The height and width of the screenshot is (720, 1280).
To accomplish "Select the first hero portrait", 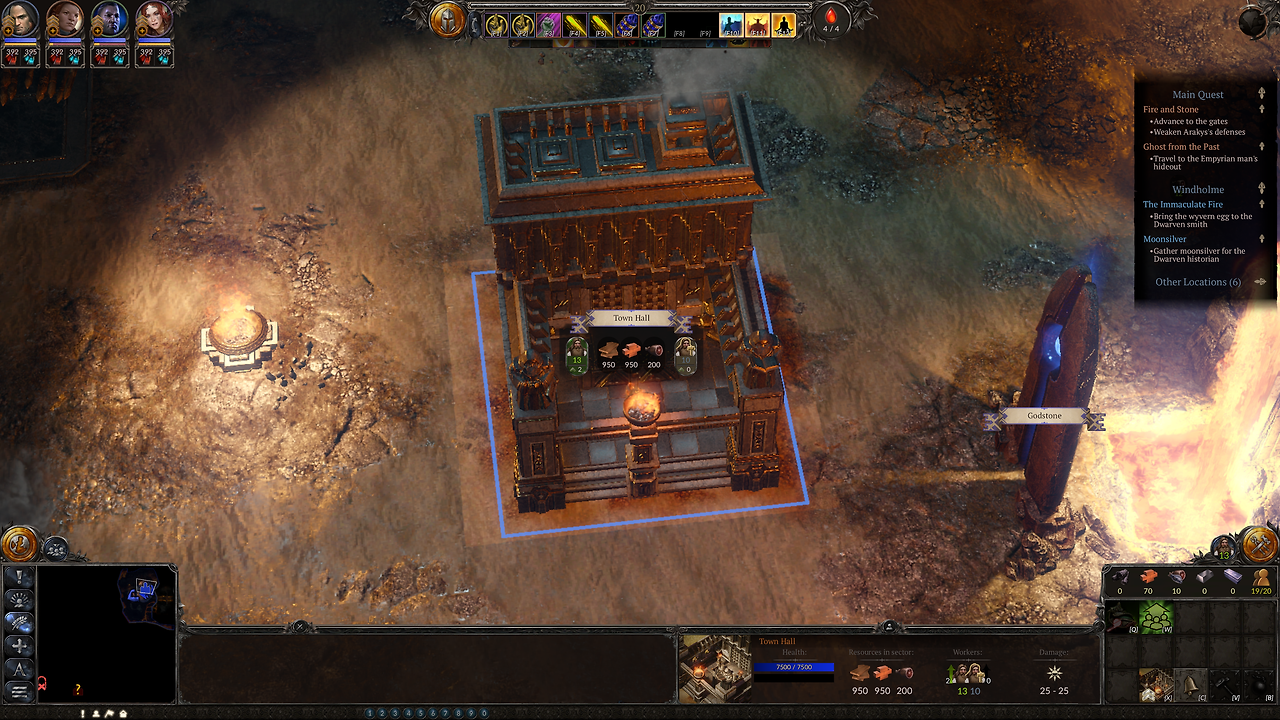I will pos(22,20).
